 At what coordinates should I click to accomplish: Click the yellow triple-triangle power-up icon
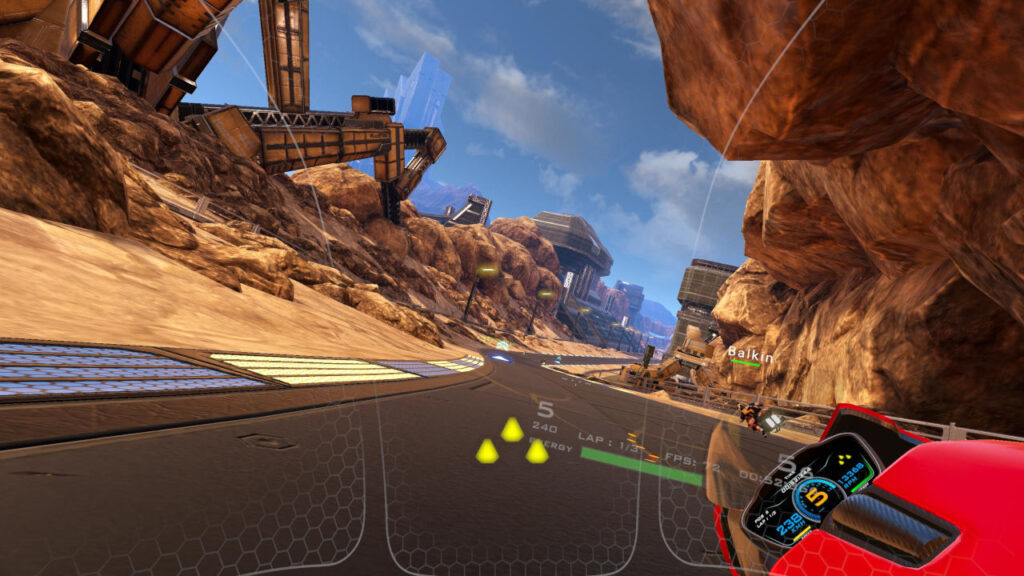[511, 443]
